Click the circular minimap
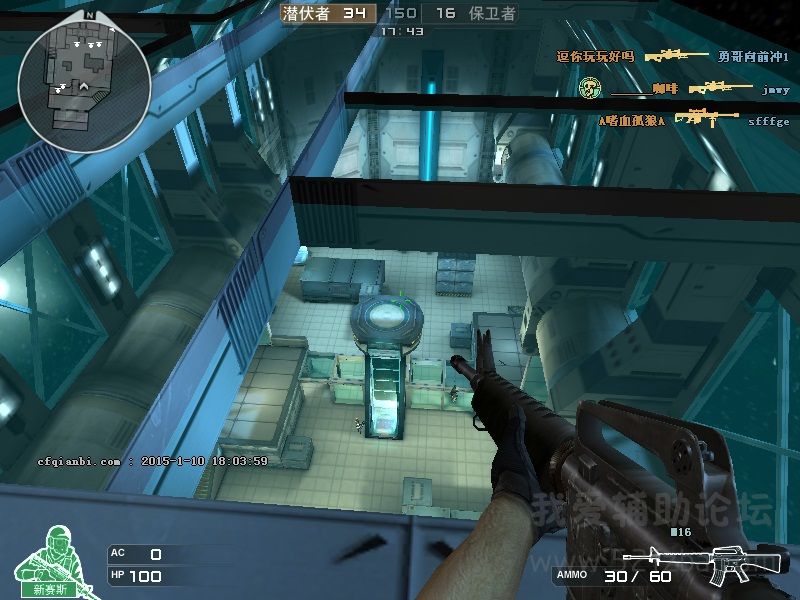Viewport: 800px width, 600px height. [x=83, y=84]
